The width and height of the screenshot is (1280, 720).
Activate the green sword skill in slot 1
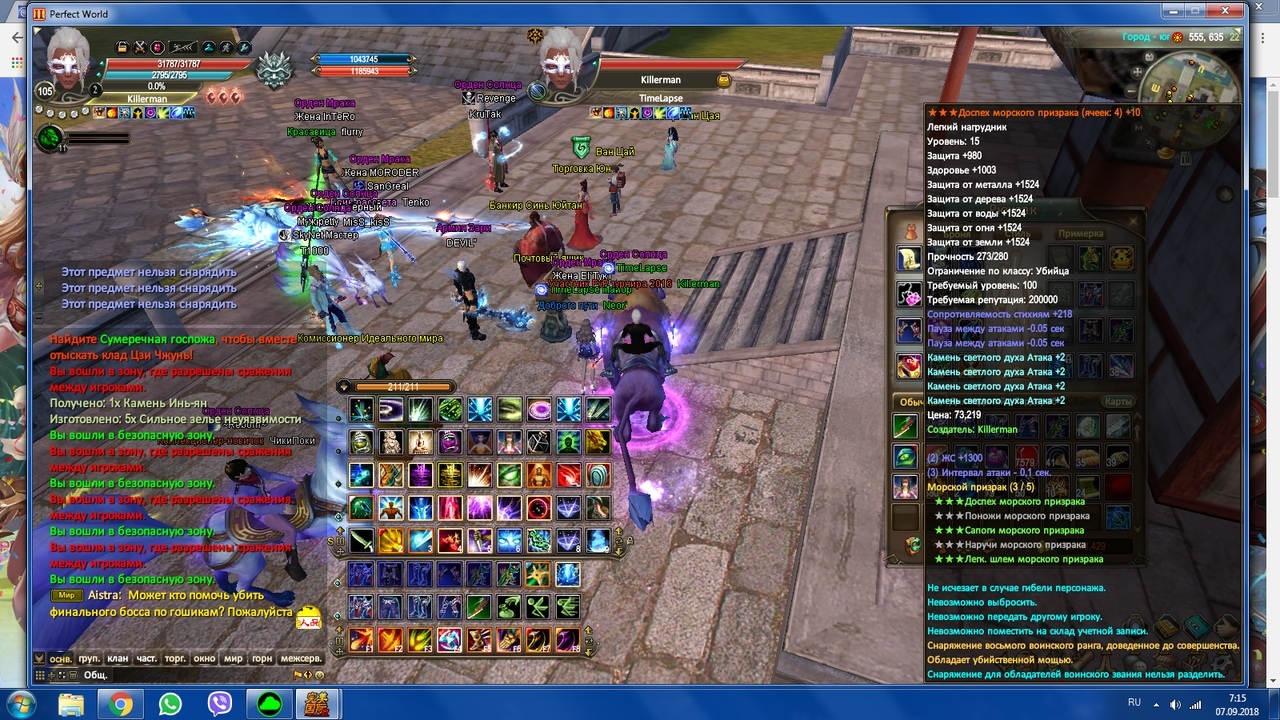360,541
